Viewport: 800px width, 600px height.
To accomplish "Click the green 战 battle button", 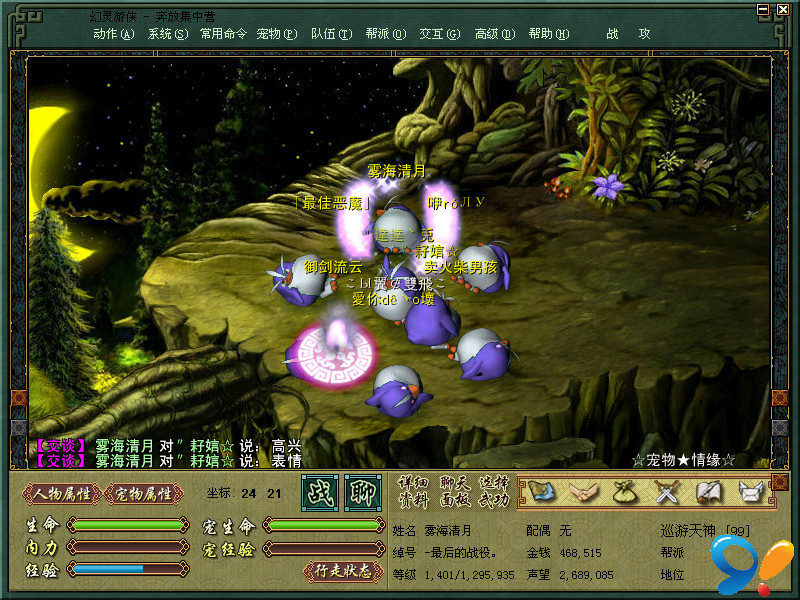I will pyautogui.click(x=320, y=492).
